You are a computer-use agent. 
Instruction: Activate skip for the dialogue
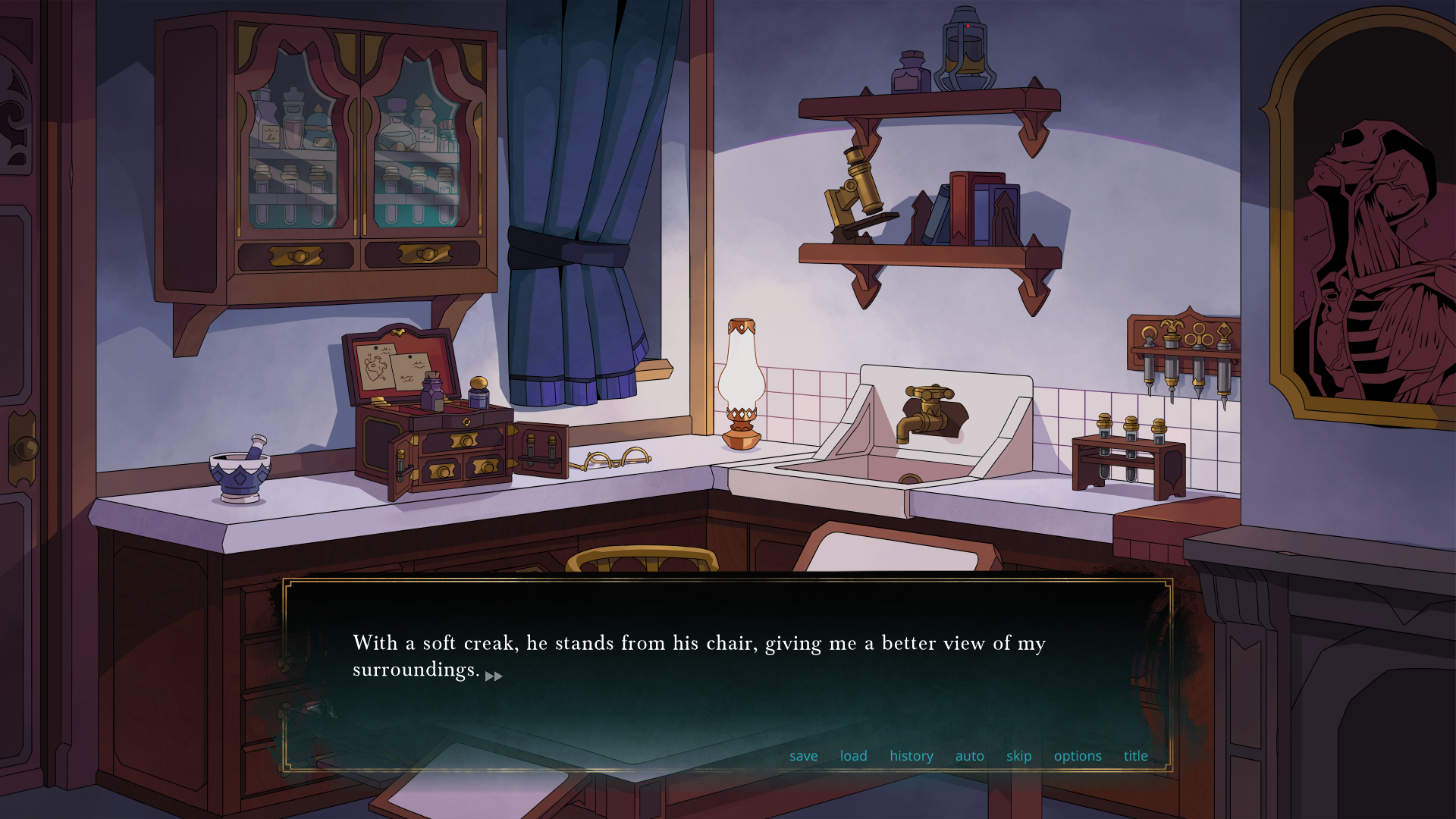[1018, 756]
